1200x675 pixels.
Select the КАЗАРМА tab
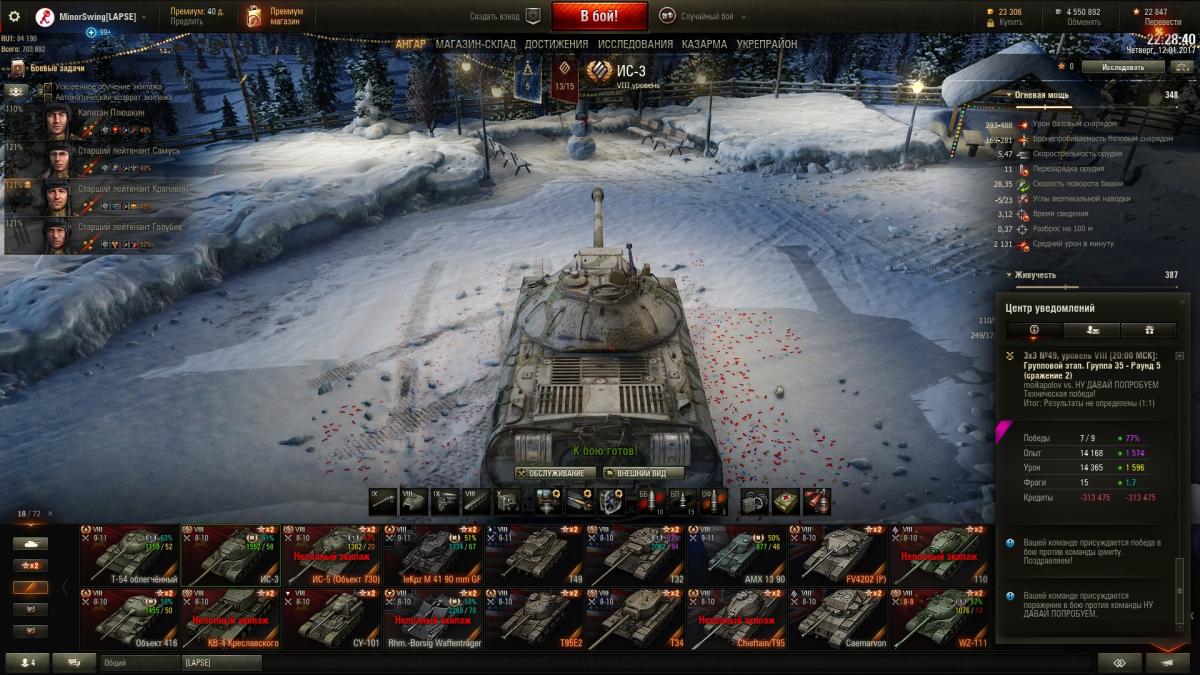click(x=704, y=44)
